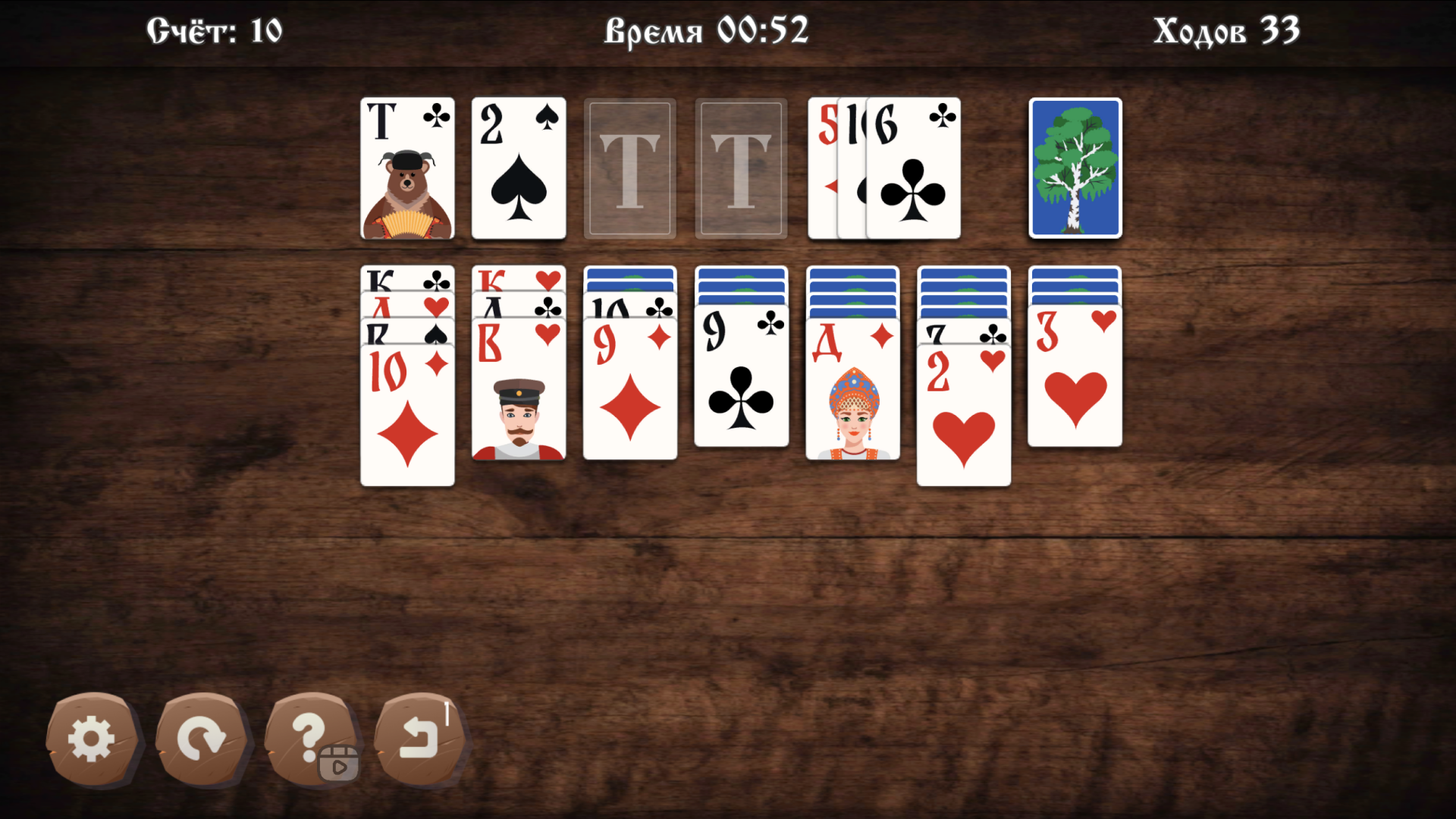The height and width of the screenshot is (819, 1456).
Task: Restart the current solitaire game
Action: (x=202, y=739)
